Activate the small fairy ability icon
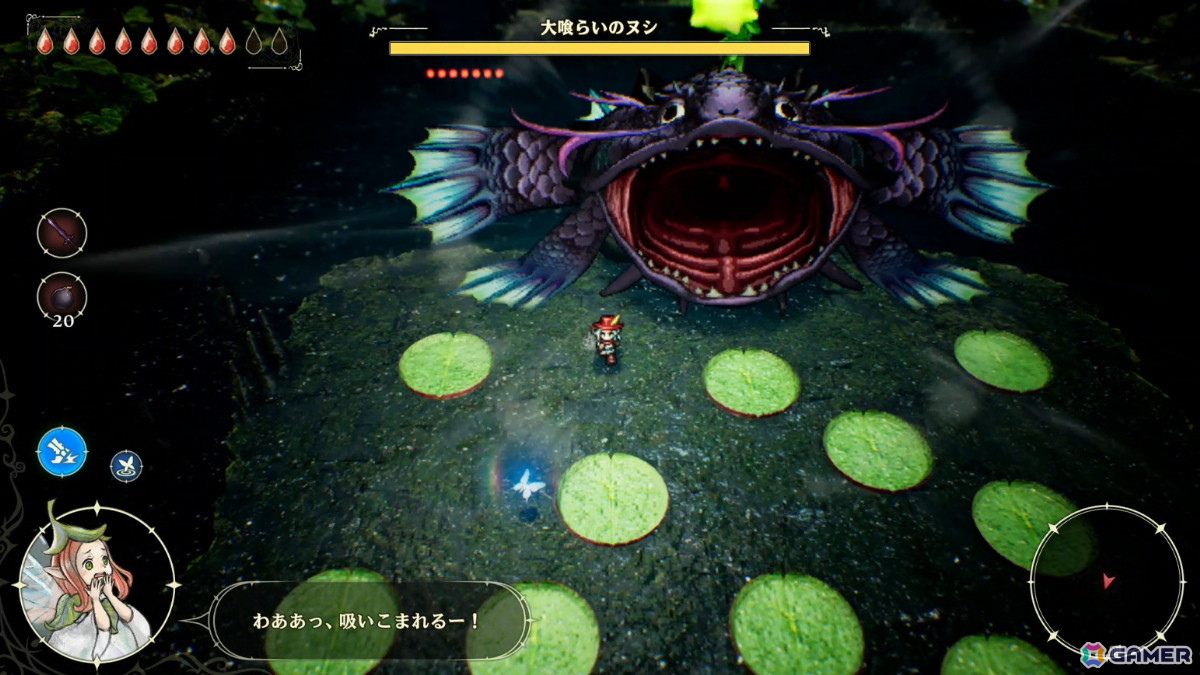Viewport: 1200px width, 675px height. click(126, 466)
